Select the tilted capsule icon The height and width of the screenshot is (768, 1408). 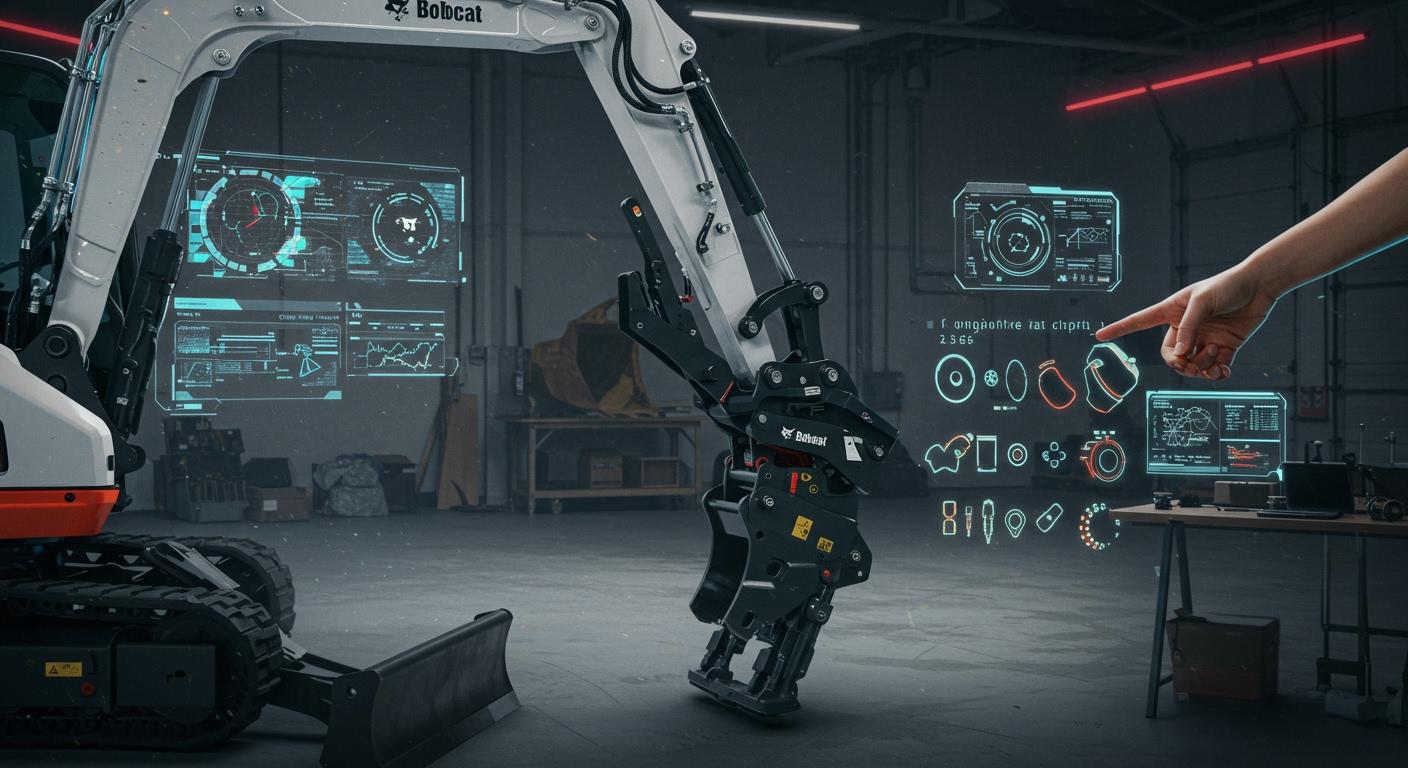click(x=1049, y=517)
